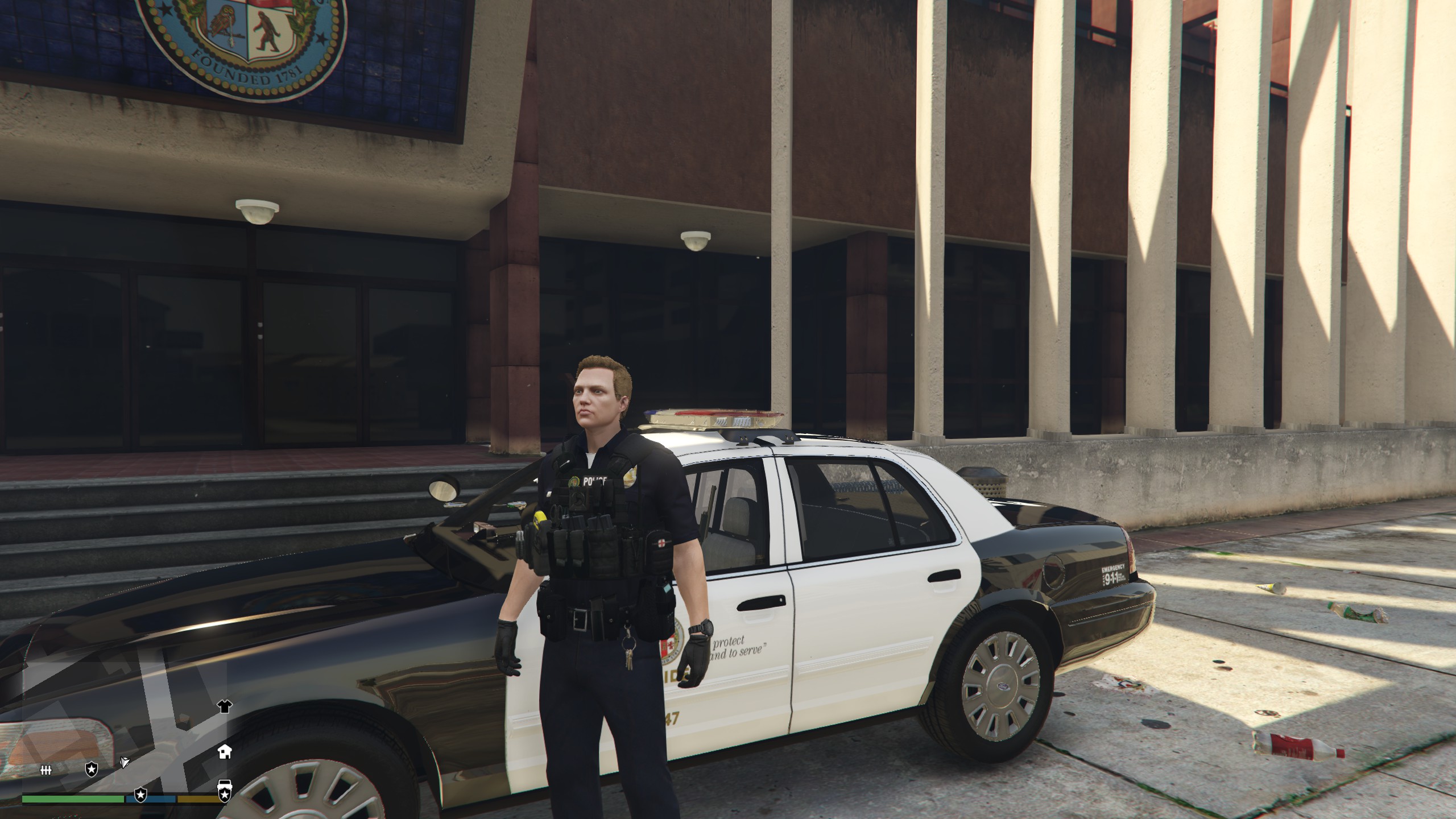Select the white house blip on the minimap
The image size is (1456, 819).
(225, 751)
